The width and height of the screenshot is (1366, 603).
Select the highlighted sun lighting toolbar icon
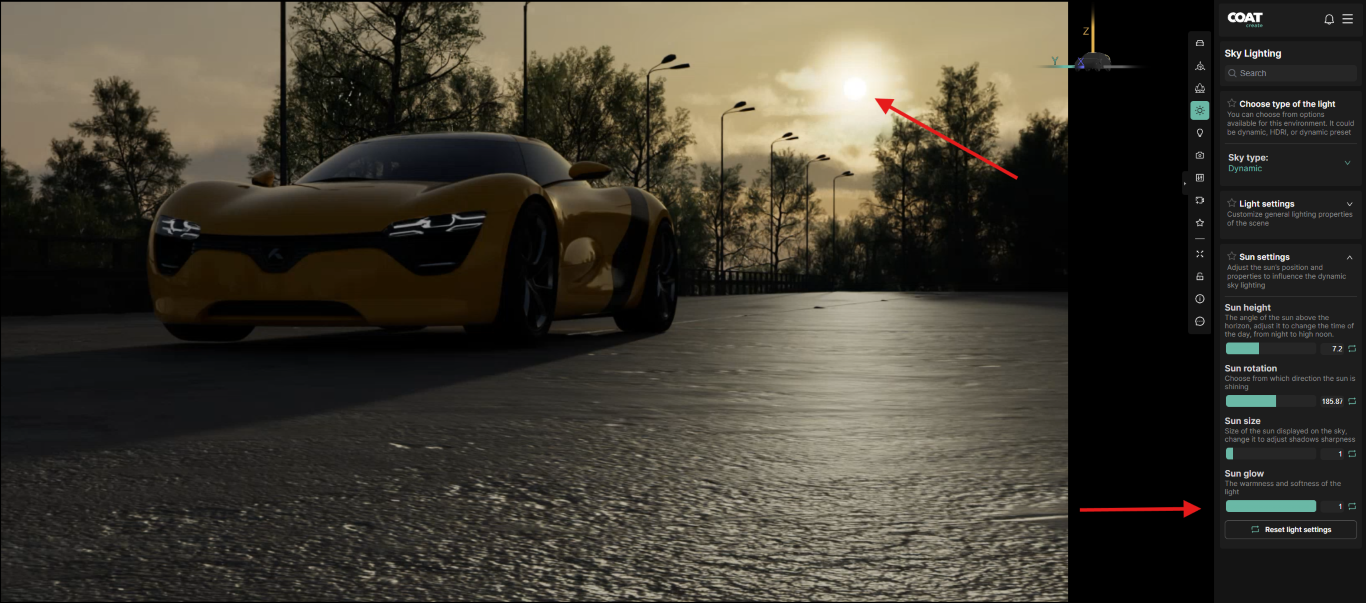point(1200,111)
